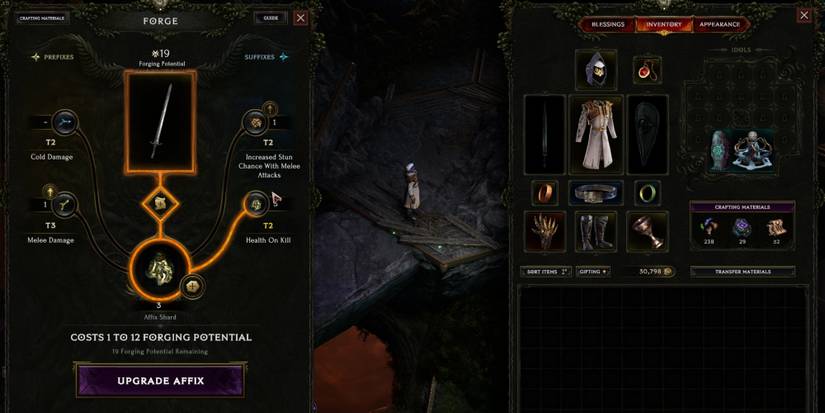Select the Cold Damage prefix slot
Screen dimensions: 825x413
tap(65, 123)
